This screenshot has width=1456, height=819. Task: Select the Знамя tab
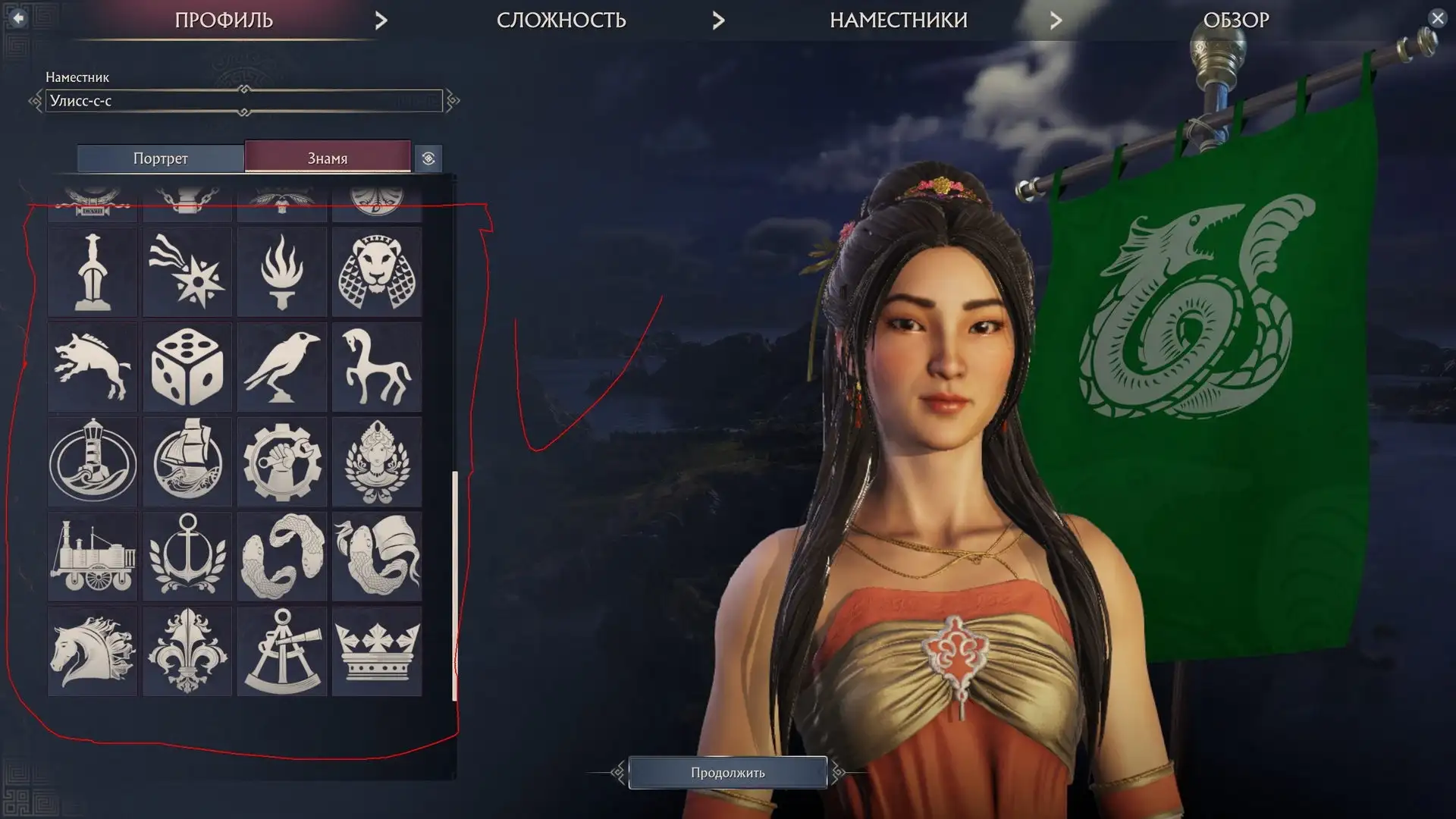[327, 158]
